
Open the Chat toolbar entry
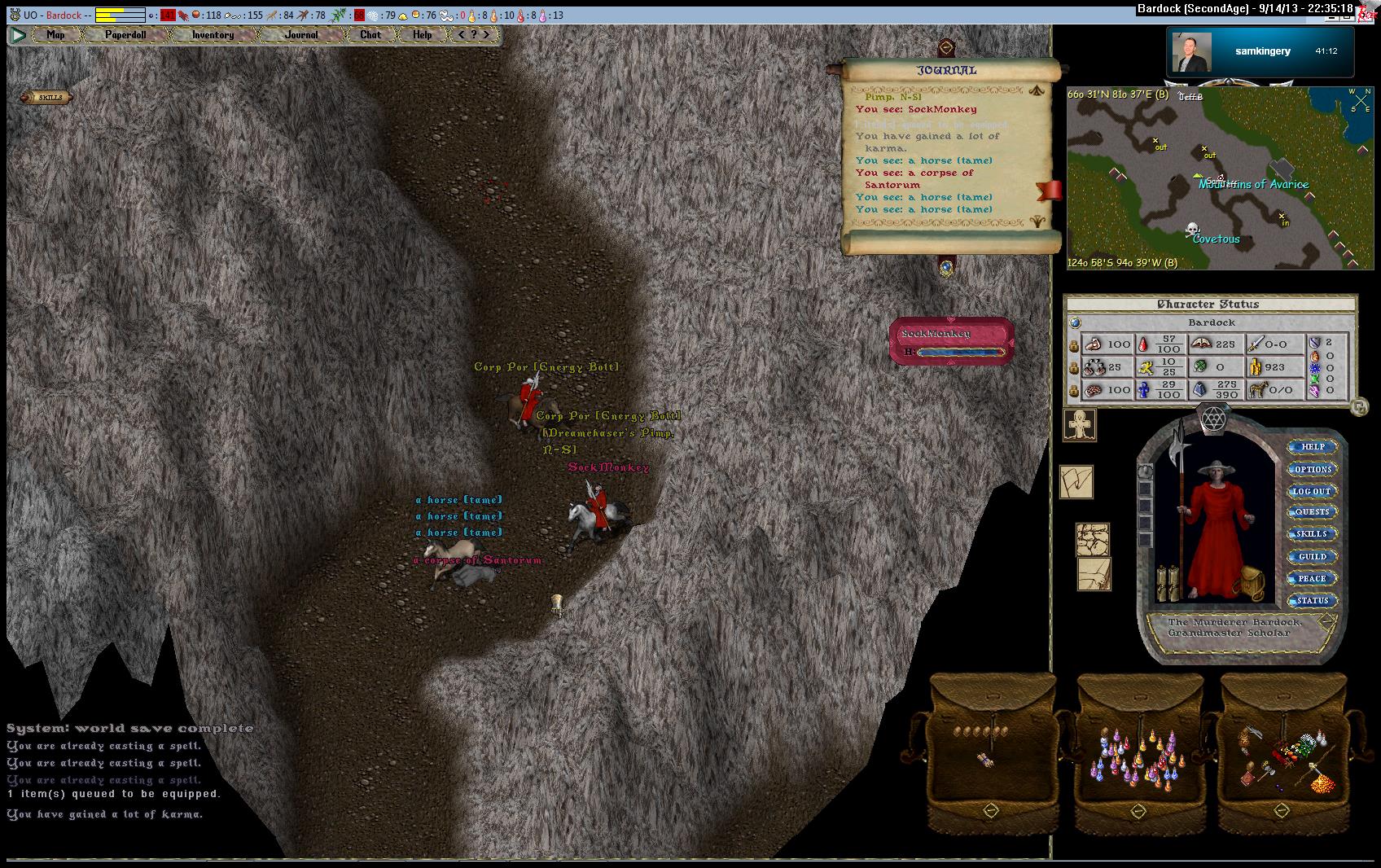point(370,35)
